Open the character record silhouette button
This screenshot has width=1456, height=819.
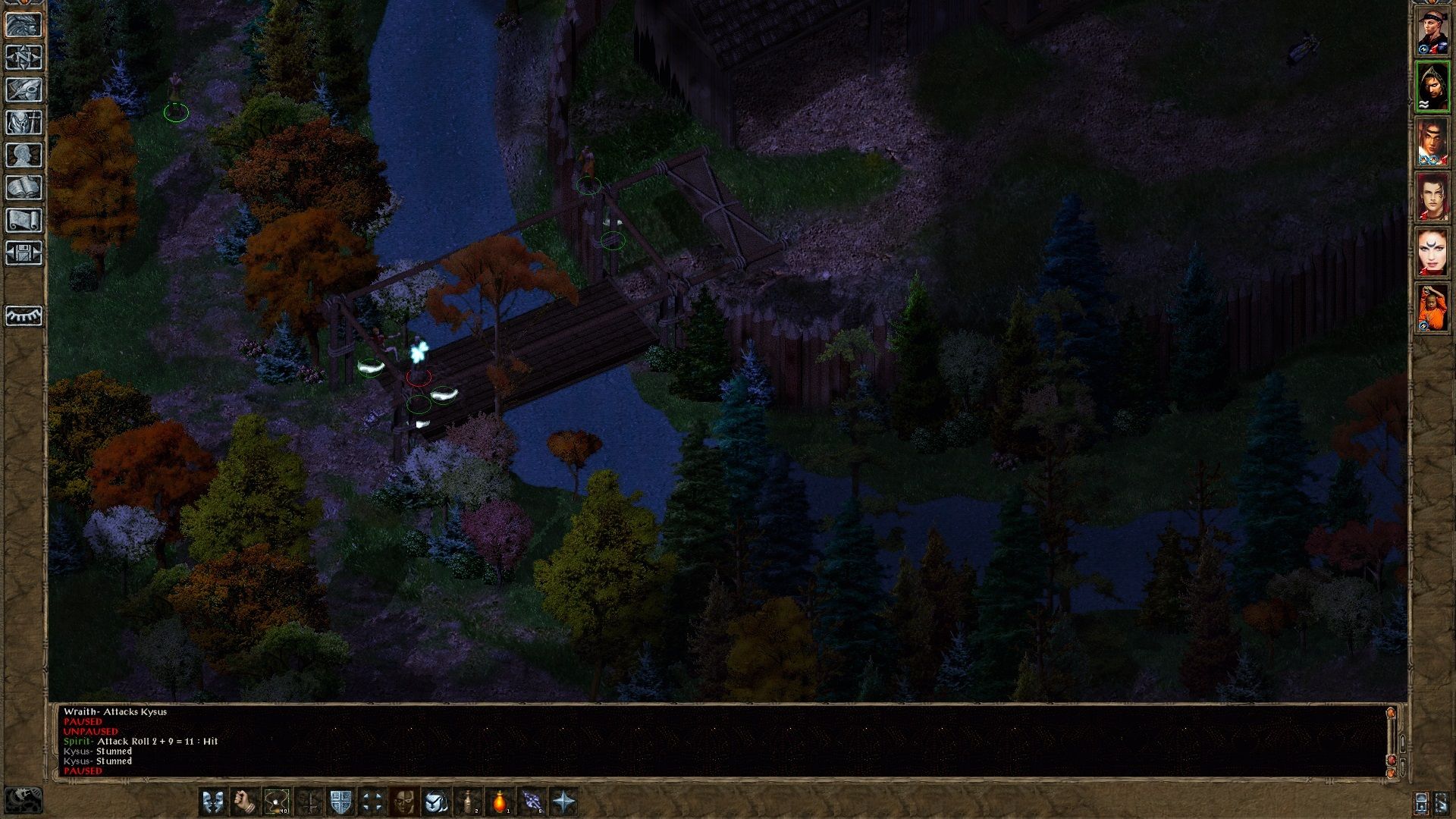click(x=24, y=155)
